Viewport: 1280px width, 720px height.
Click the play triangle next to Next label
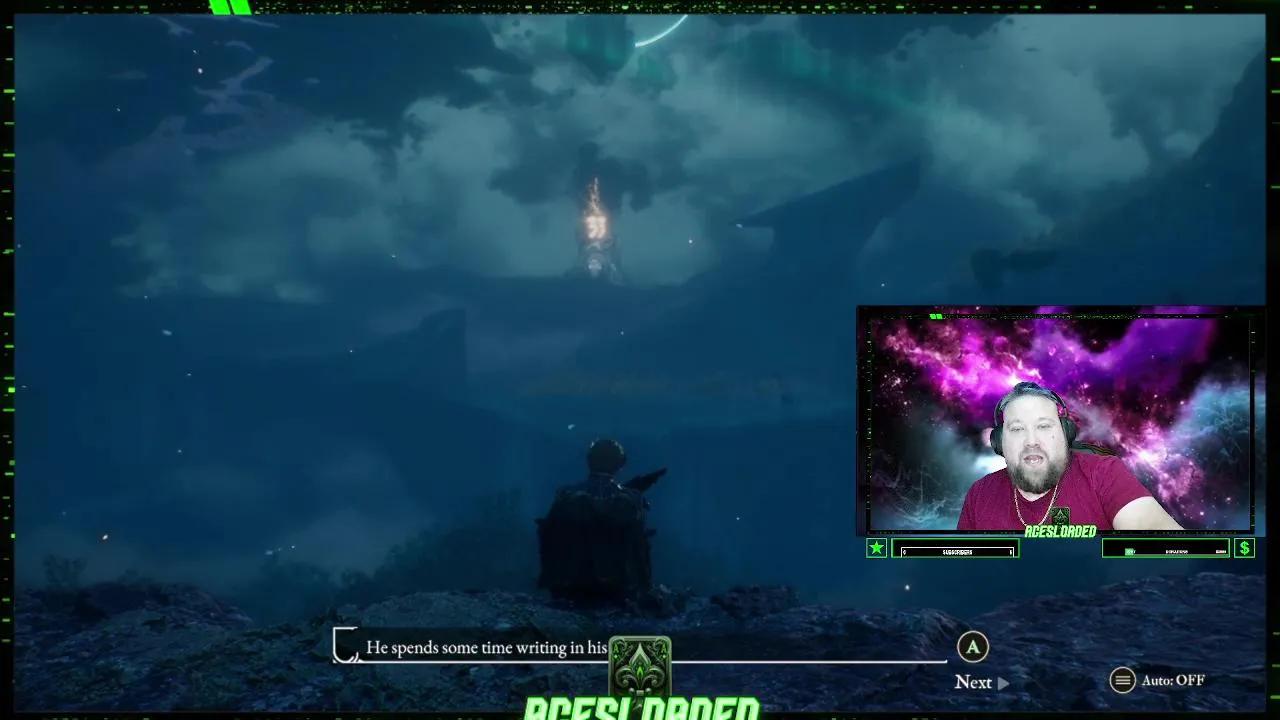point(1002,682)
